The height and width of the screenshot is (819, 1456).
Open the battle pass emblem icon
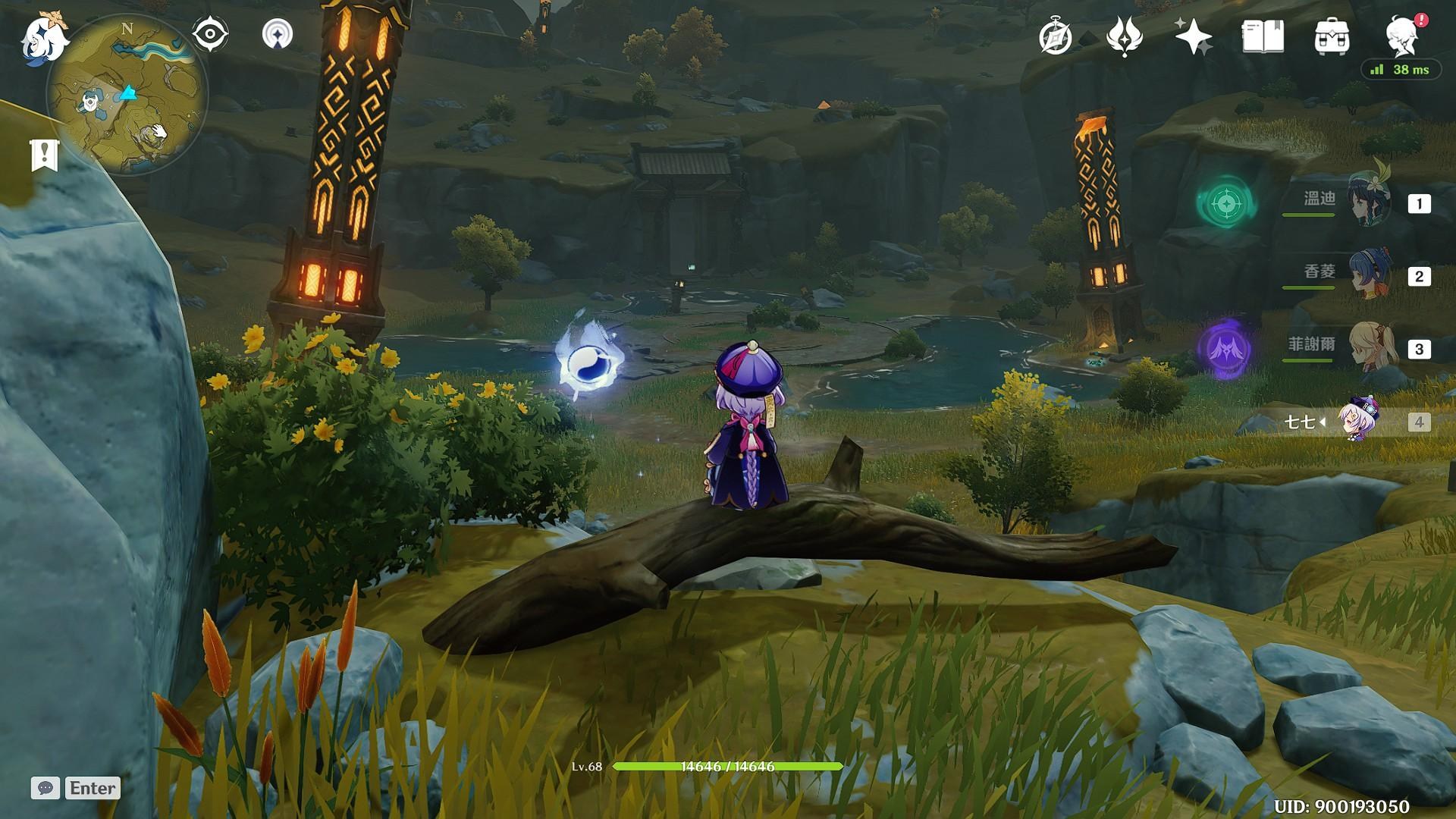pos(1124,36)
